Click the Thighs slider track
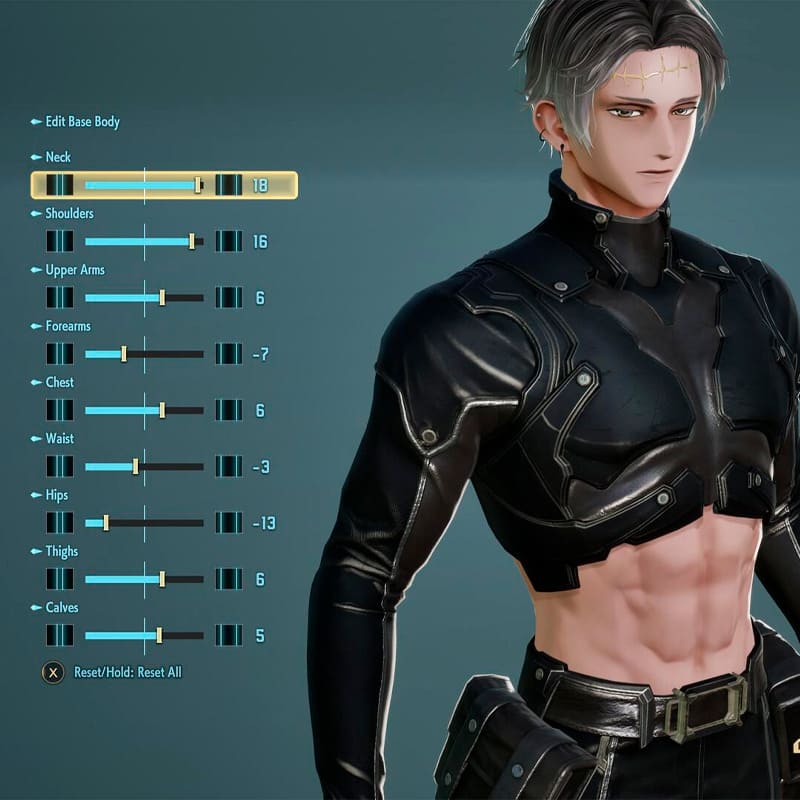 [144, 579]
